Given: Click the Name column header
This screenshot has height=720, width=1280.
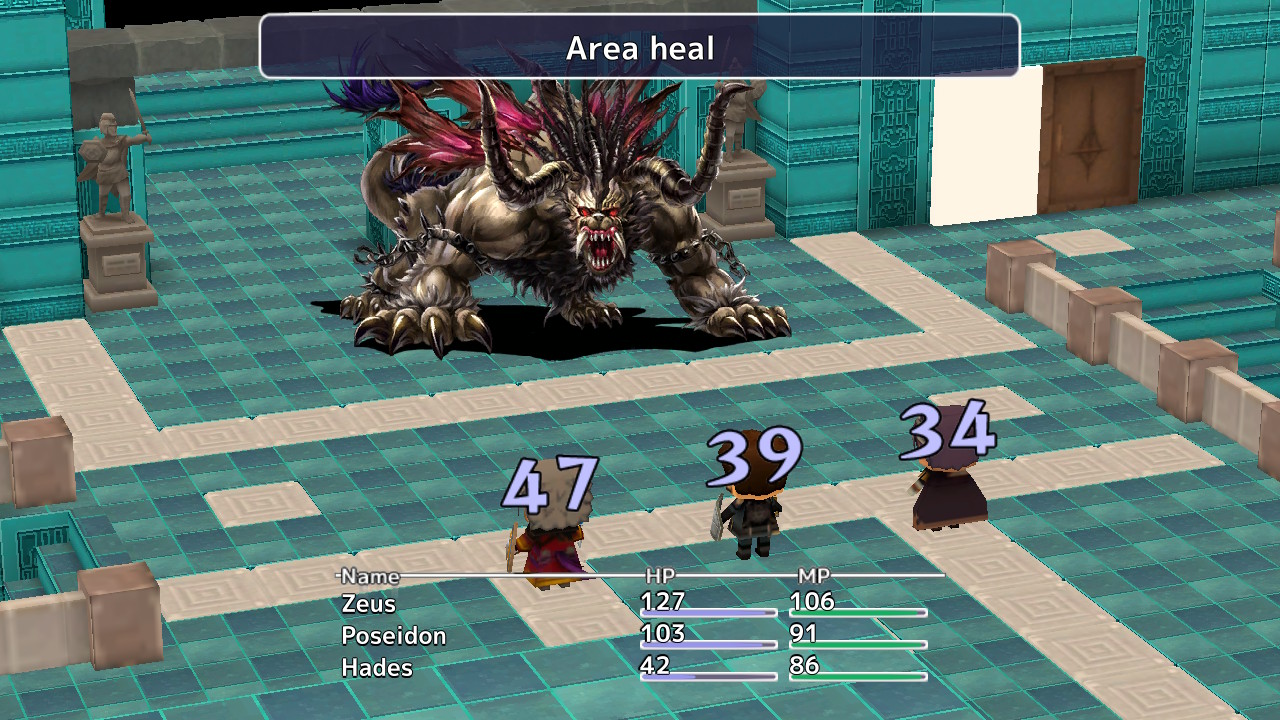Looking at the screenshot, I should click(368, 577).
